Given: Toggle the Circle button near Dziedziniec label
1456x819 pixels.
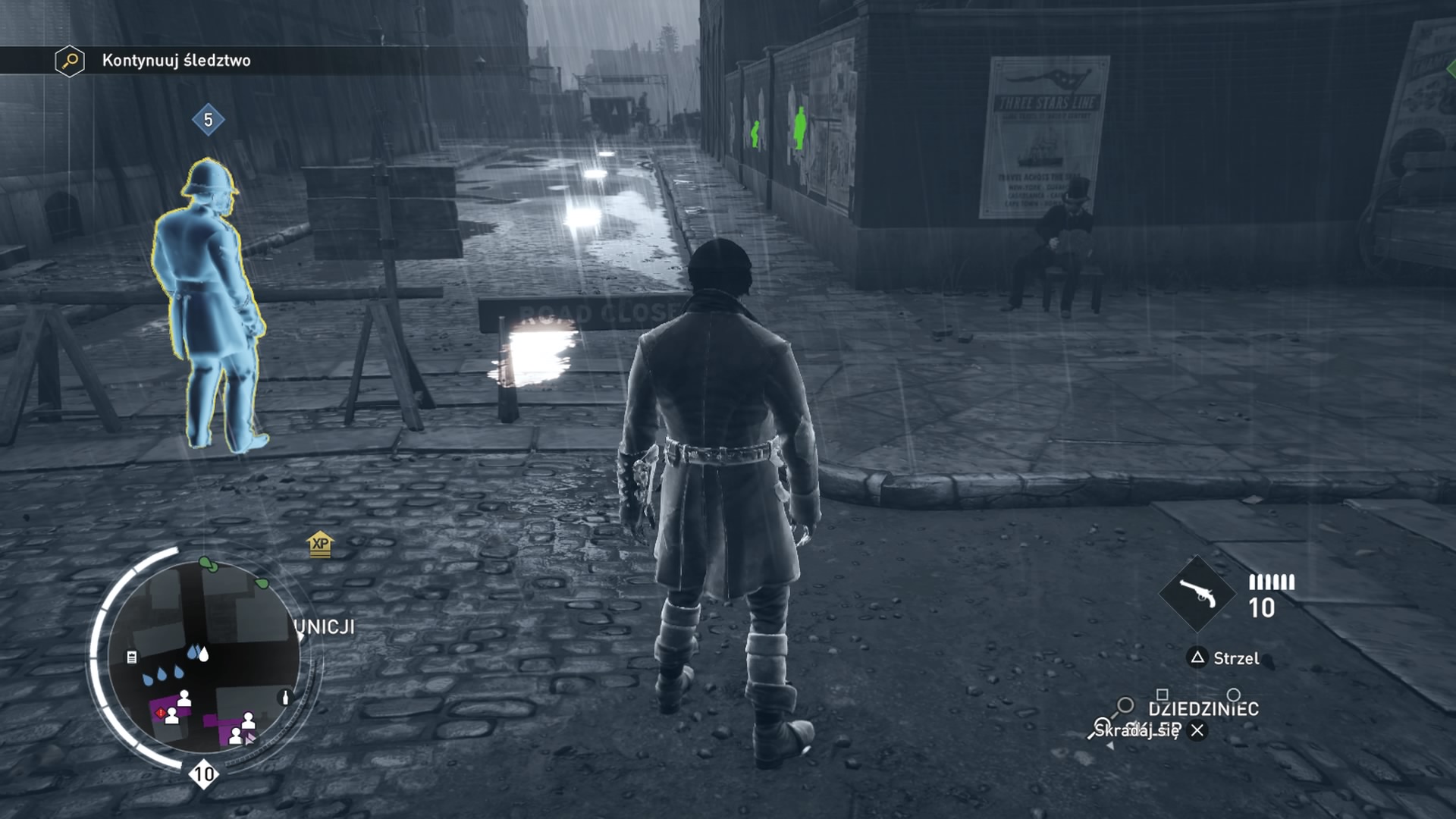Looking at the screenshot, I should coord(1235,695).
